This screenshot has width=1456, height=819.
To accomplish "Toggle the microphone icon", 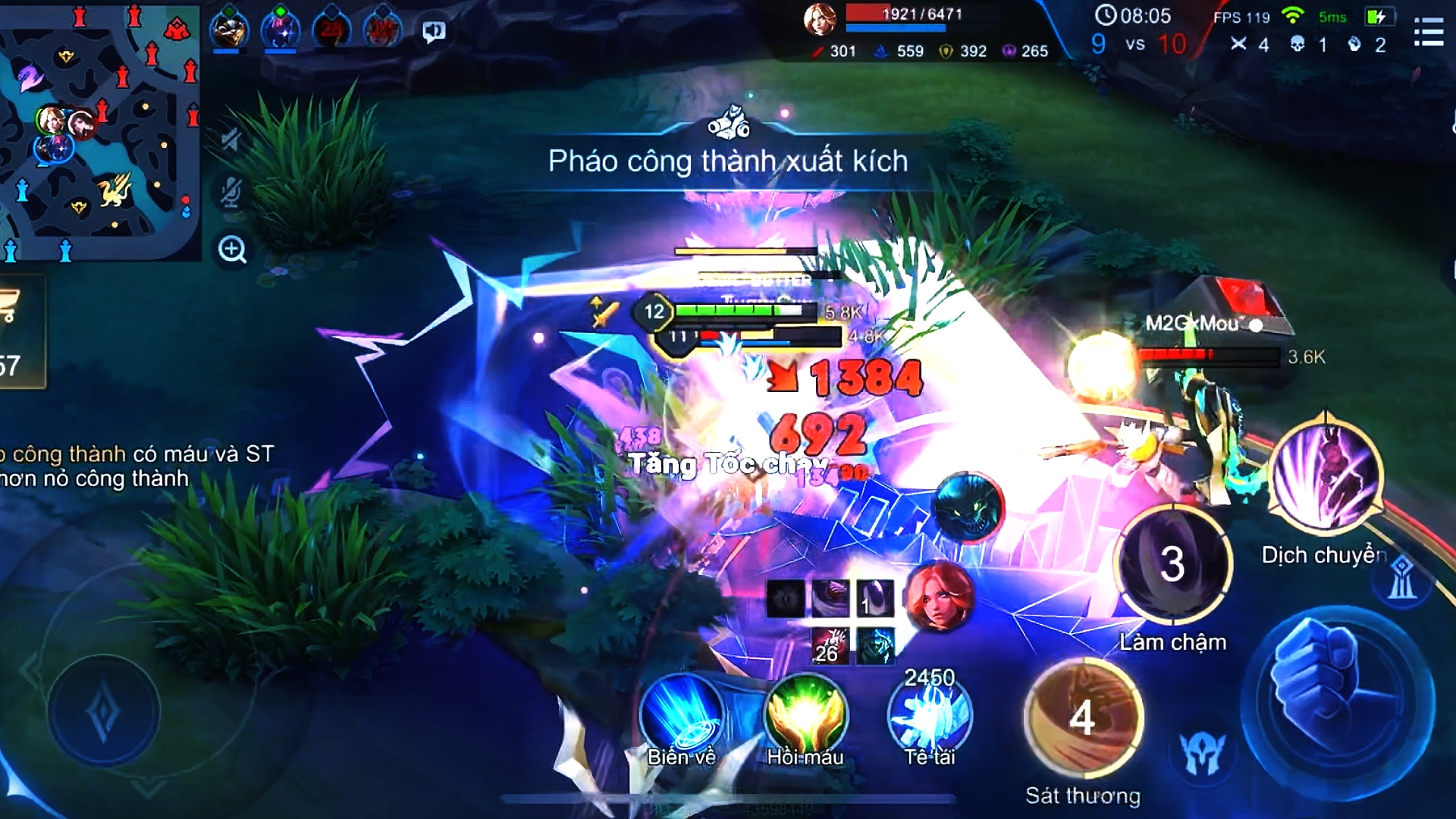I will pyautogui.click(x=231, y=193).
